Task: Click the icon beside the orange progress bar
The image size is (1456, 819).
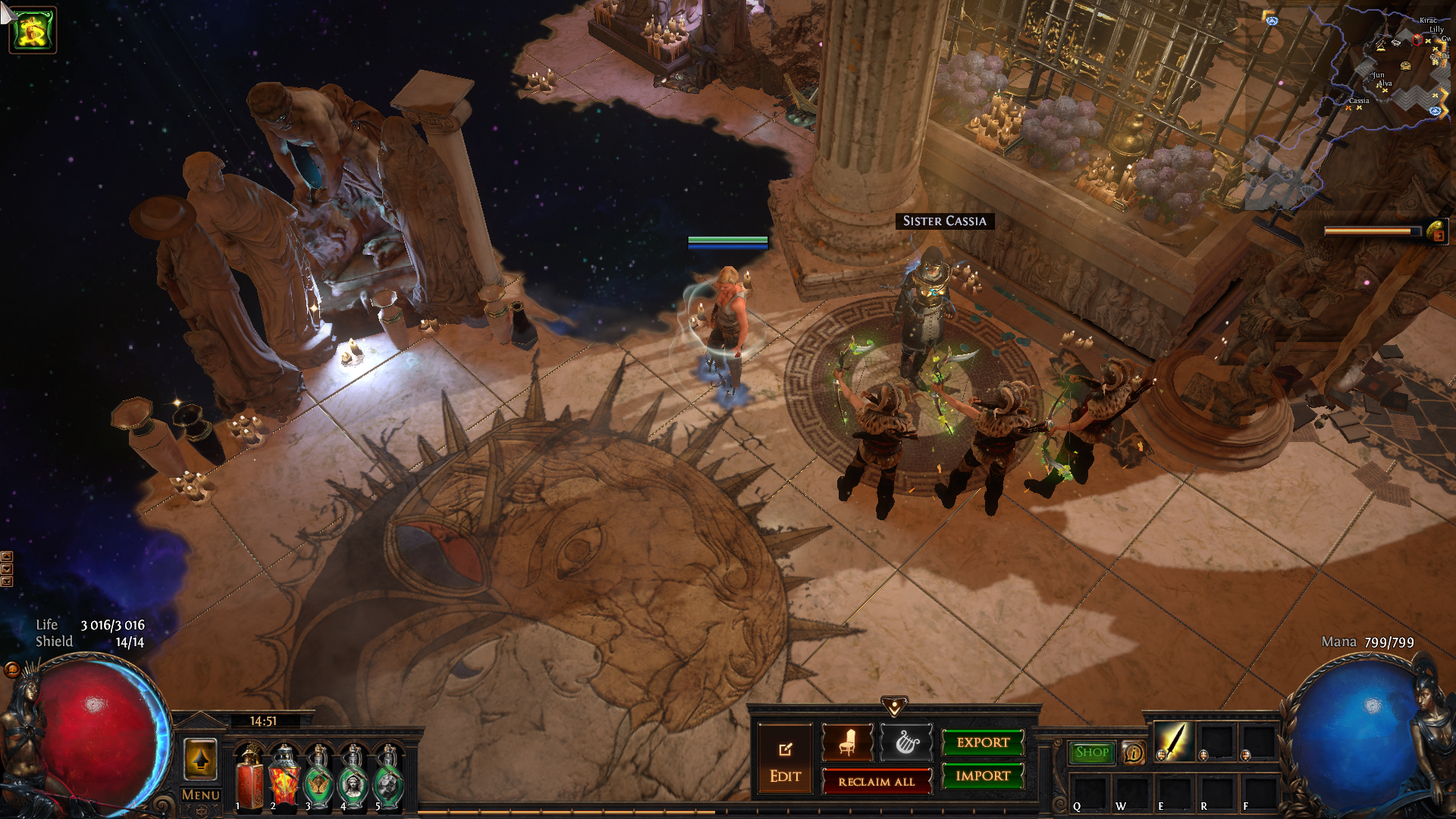Action: 1437,232
